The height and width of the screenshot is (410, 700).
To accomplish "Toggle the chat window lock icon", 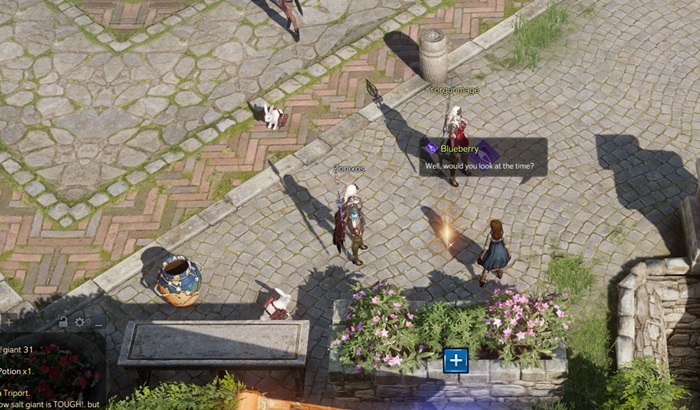I will [63, 322].
